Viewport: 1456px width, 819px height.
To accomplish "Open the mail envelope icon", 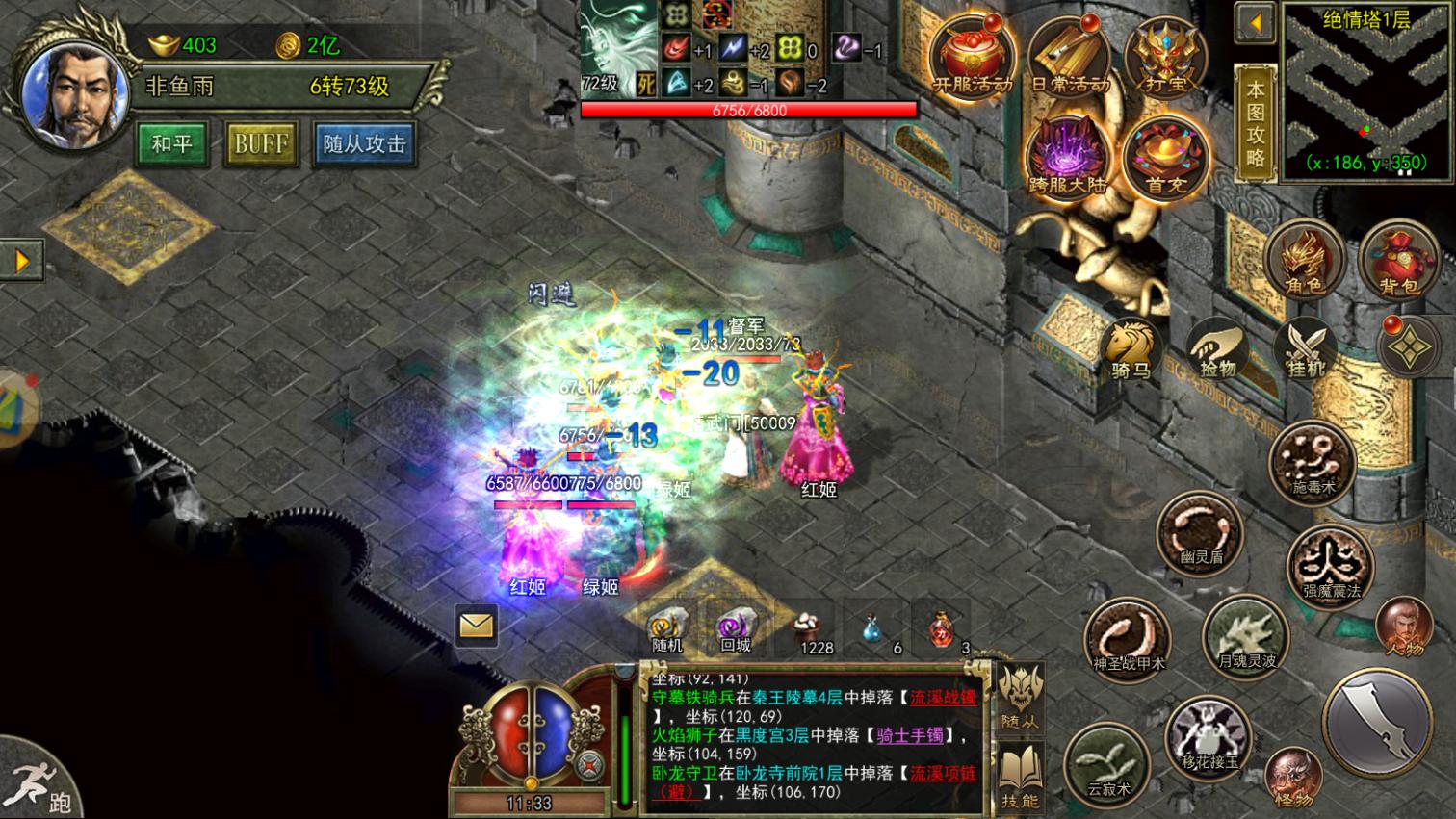I will pyautogui.click(x=475, y=627).
